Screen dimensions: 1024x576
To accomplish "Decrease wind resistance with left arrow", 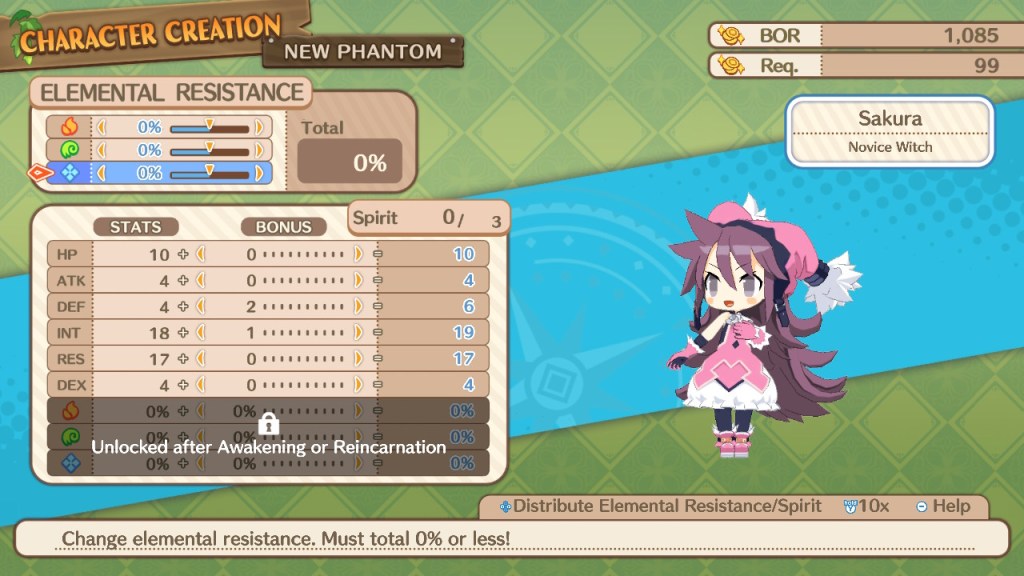I will 100,150.
